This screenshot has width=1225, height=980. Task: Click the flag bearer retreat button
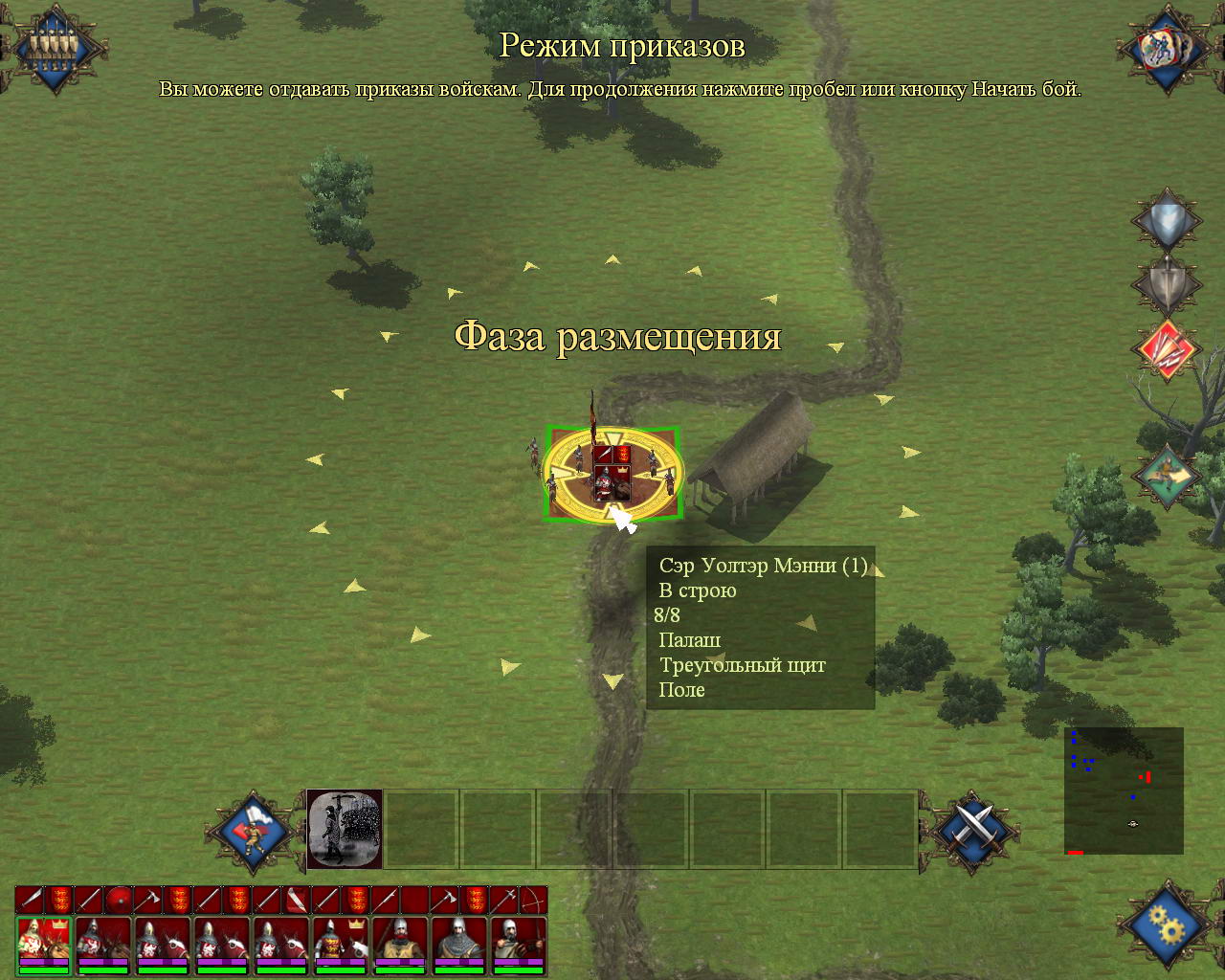[253, 831]
